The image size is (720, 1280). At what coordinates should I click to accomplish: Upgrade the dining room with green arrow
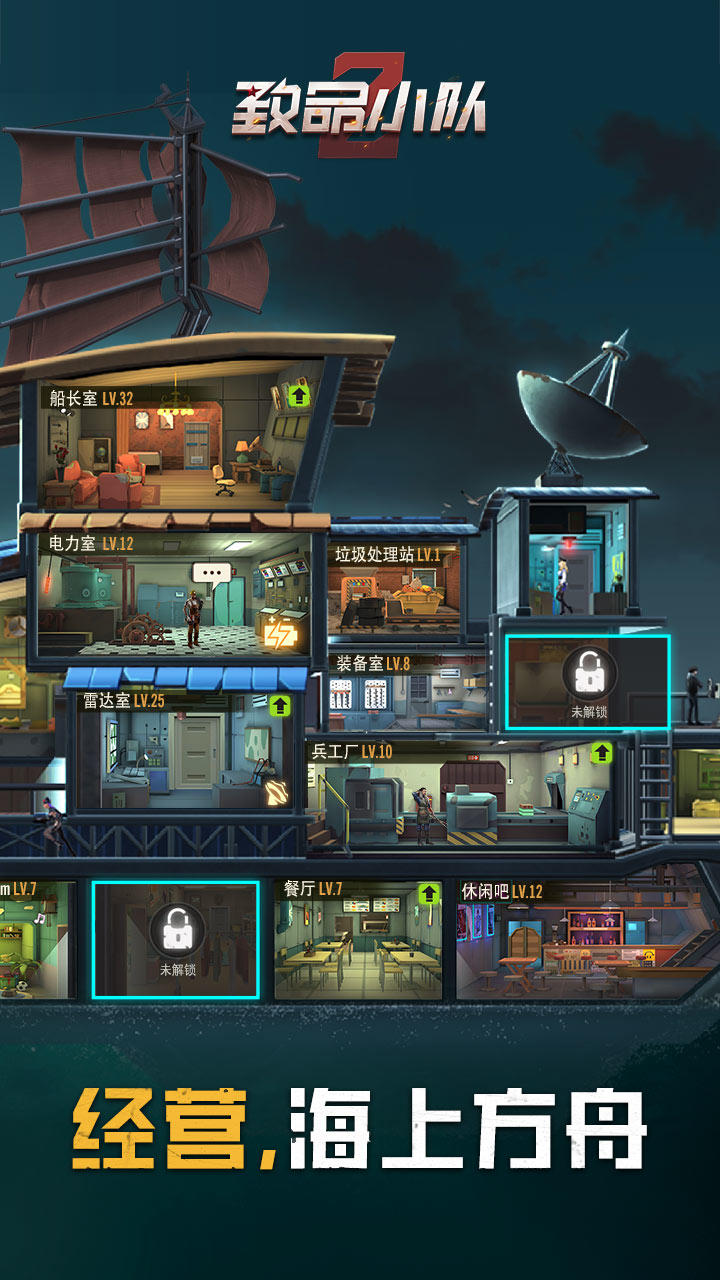(429, 893)
